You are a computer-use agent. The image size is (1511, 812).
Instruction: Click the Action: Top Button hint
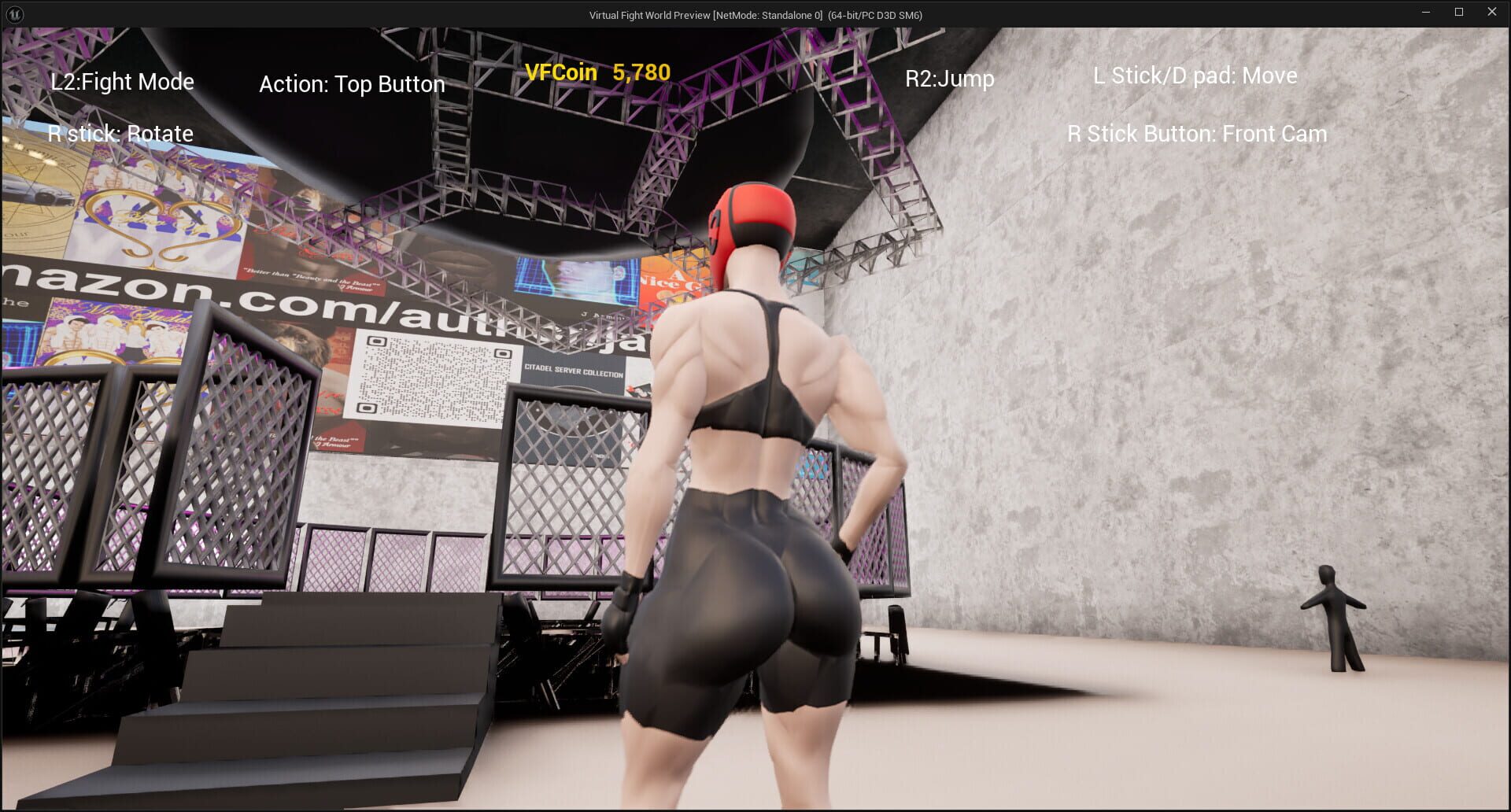point(352,83)
